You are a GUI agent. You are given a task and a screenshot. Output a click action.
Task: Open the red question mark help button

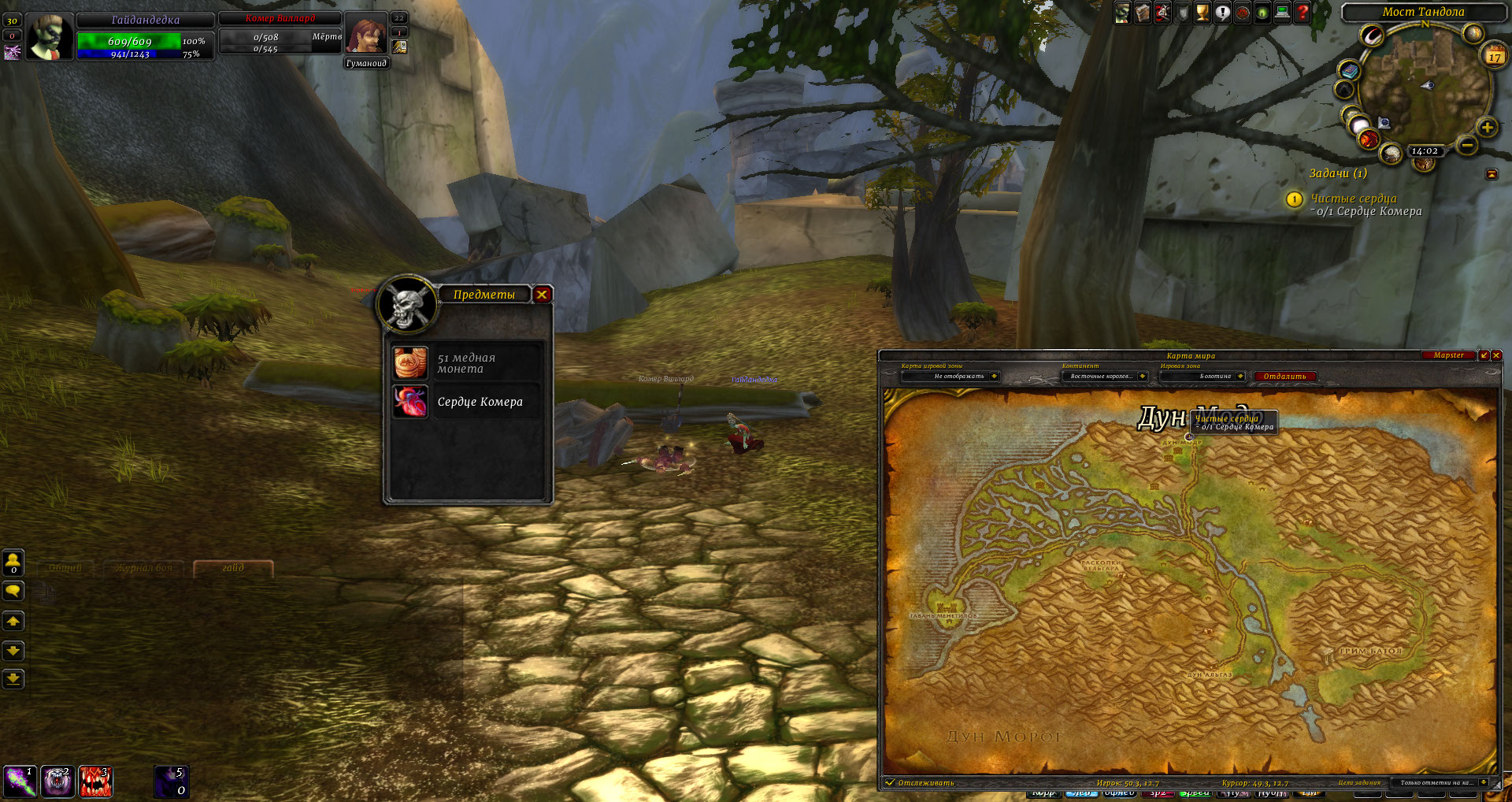pyautogui.click(x=1303, y=13)
